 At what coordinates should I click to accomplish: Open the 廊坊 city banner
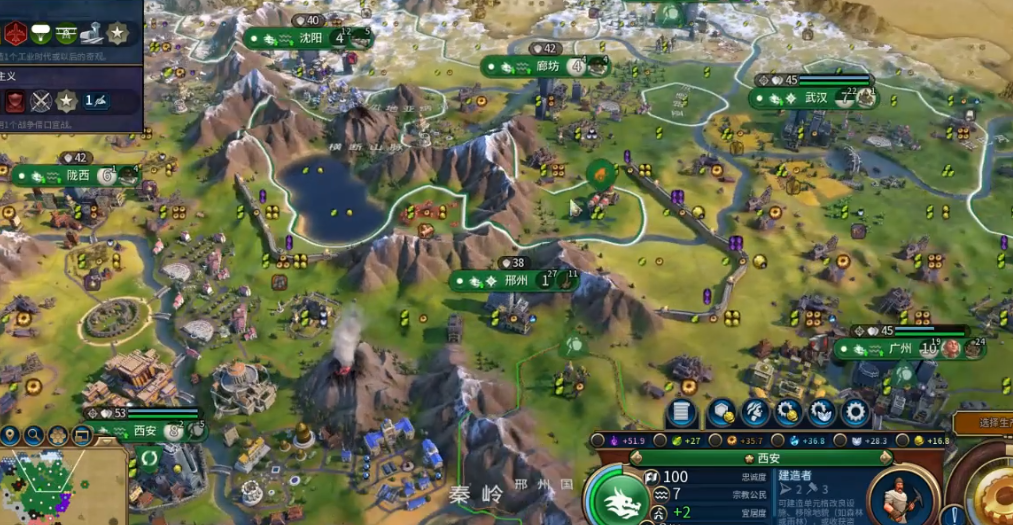[548, 67]
